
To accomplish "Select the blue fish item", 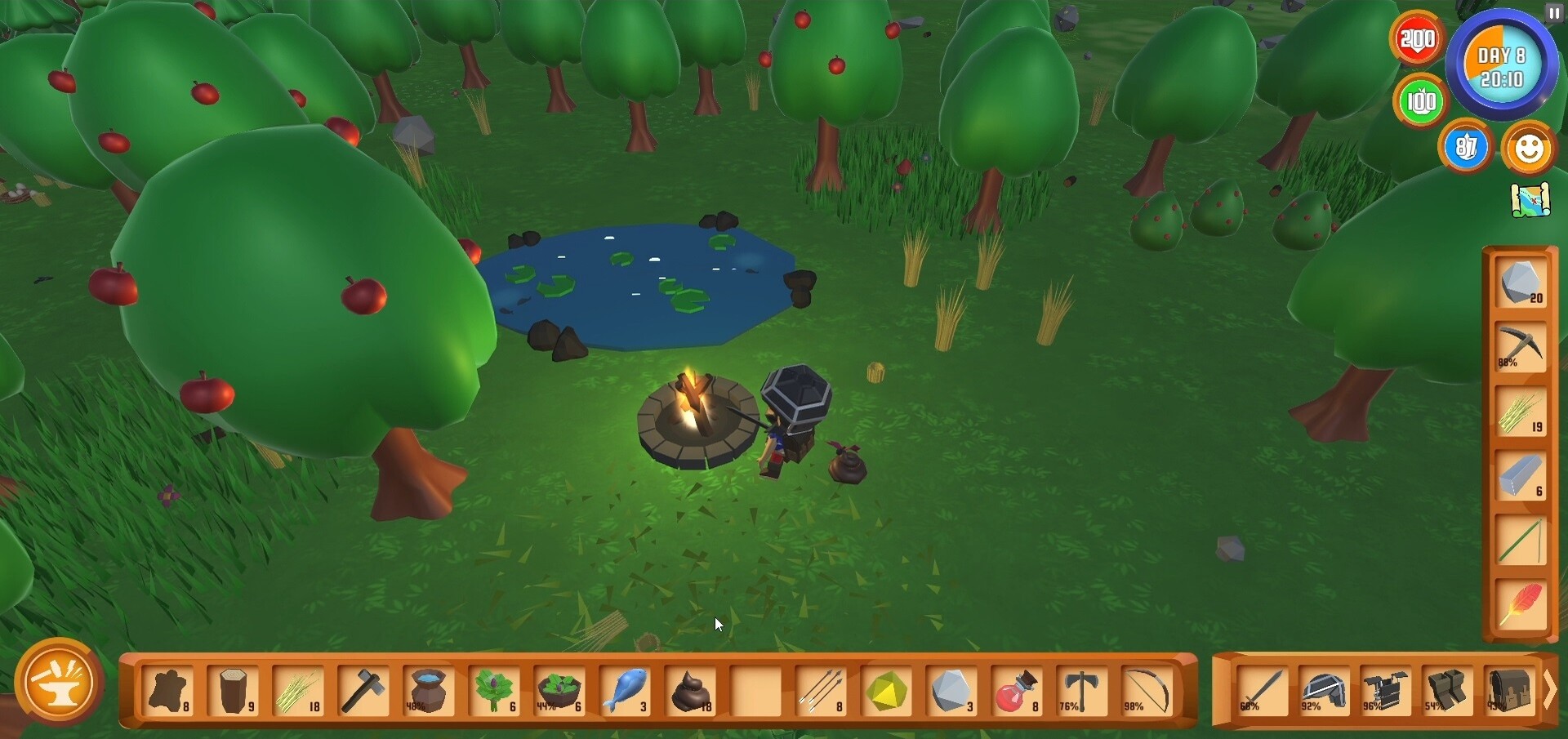I will pos(626,691).
